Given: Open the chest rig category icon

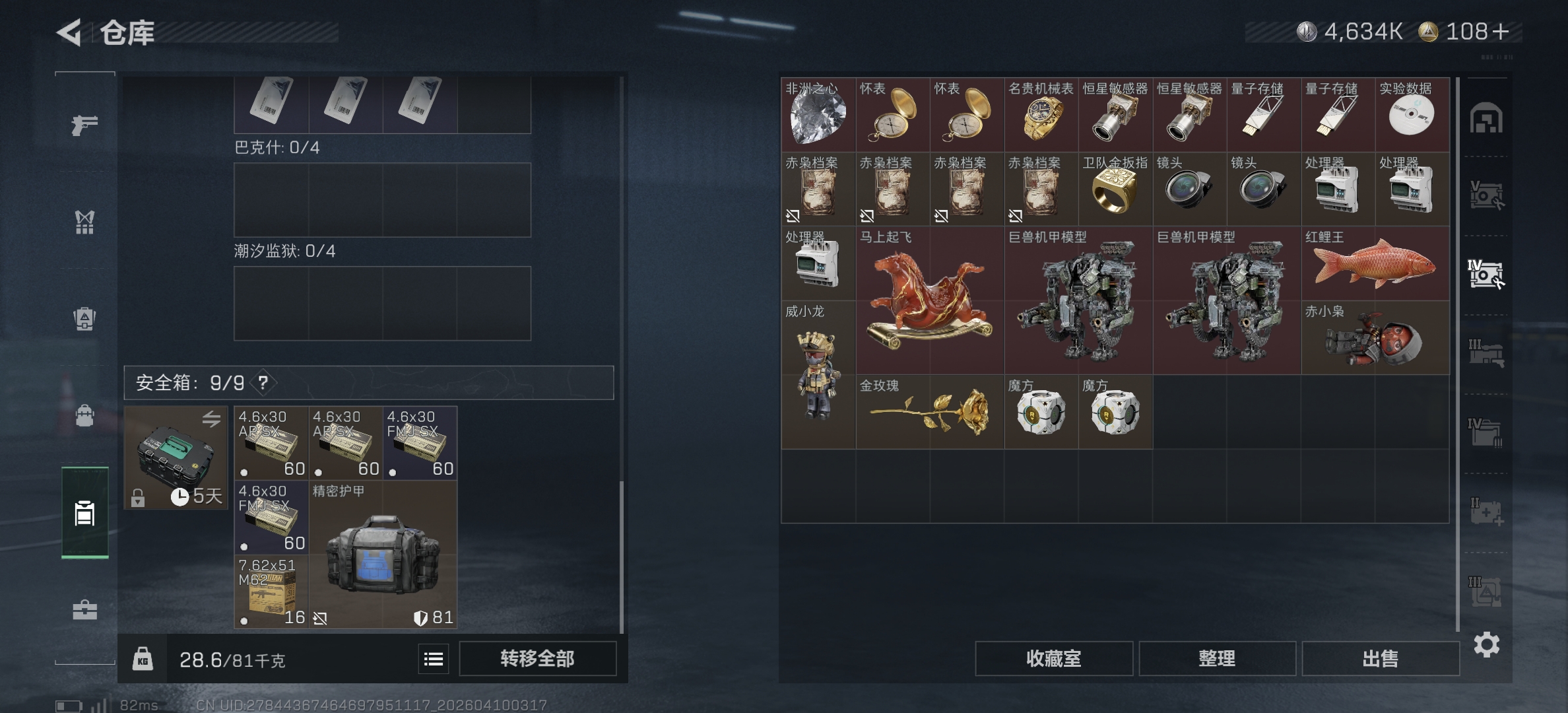Looking at the screenshot, I should click(84, 221).
